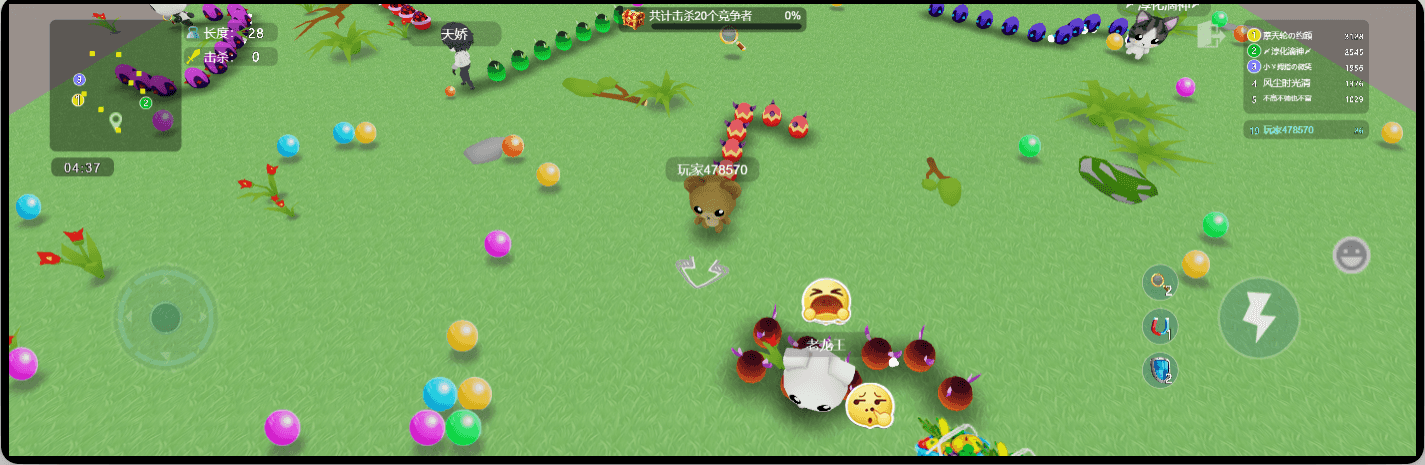Activate the lightning bolt speed boost
The image size is (1425, 465).
pyautogui.click(x=1258, y=318)
